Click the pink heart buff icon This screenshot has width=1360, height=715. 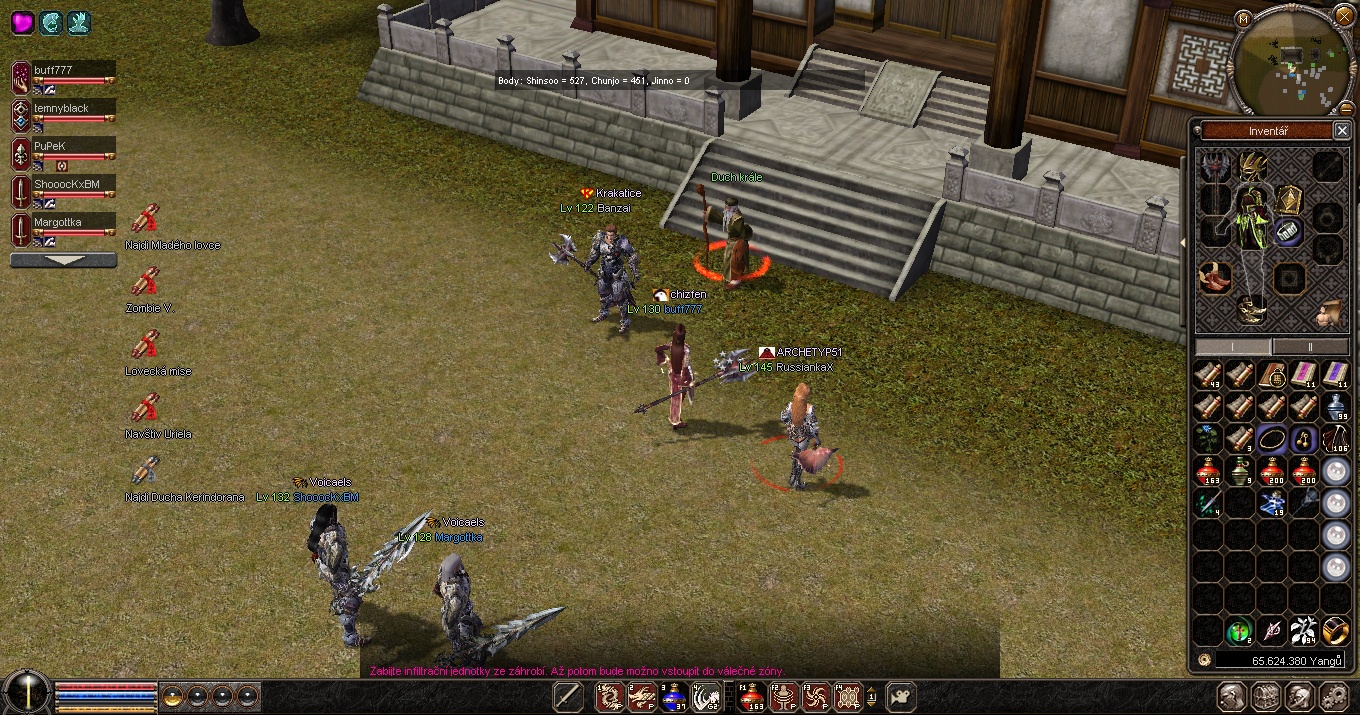[x=22, y=22]
